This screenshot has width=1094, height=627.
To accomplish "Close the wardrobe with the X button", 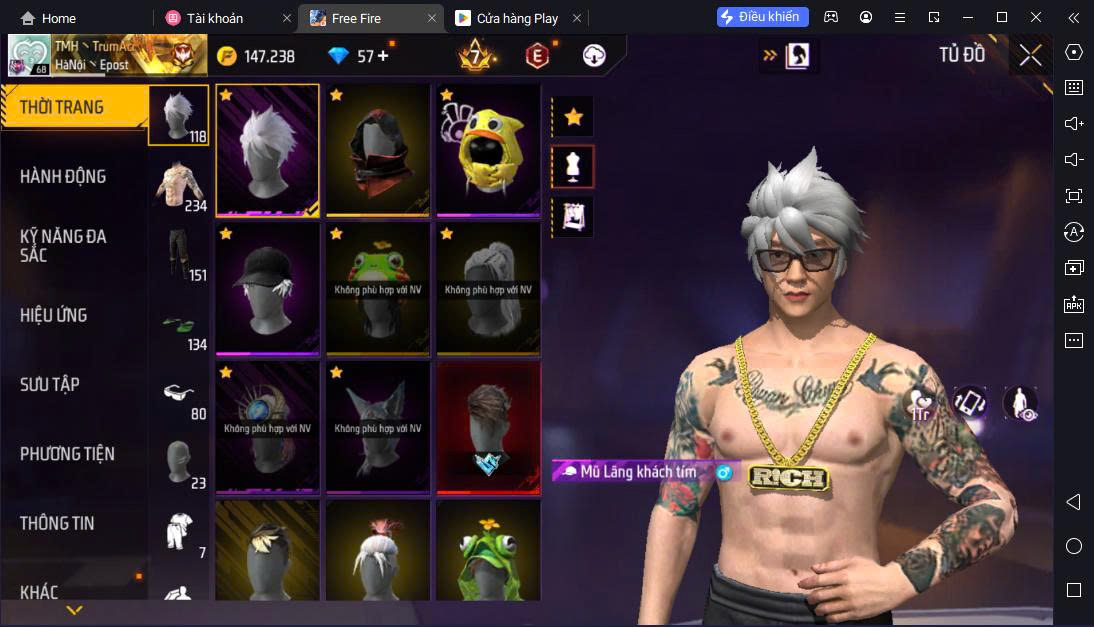I will (x=1030, y=56).
